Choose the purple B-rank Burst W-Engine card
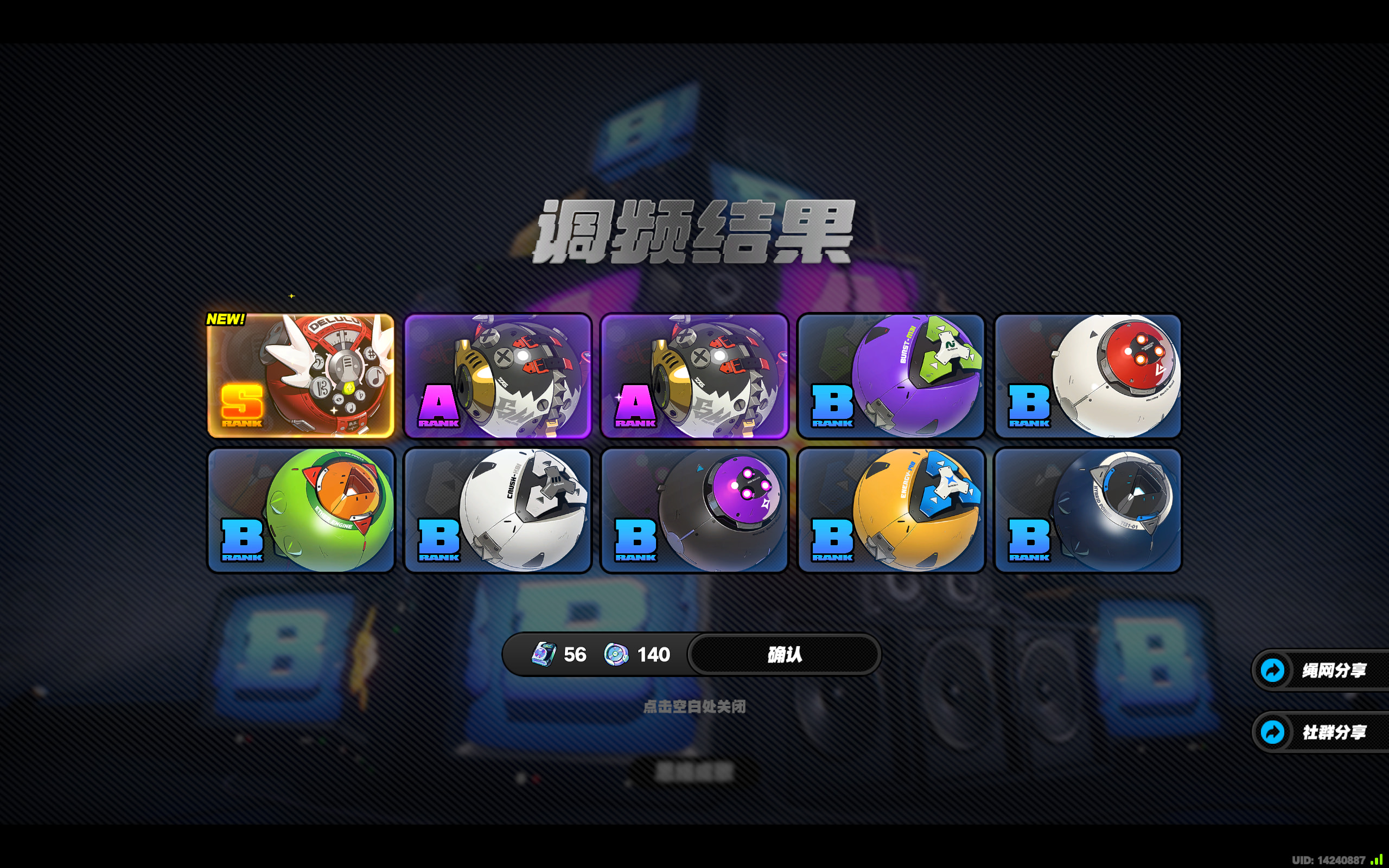This screenshot has width=1389, height=868. 891,376
